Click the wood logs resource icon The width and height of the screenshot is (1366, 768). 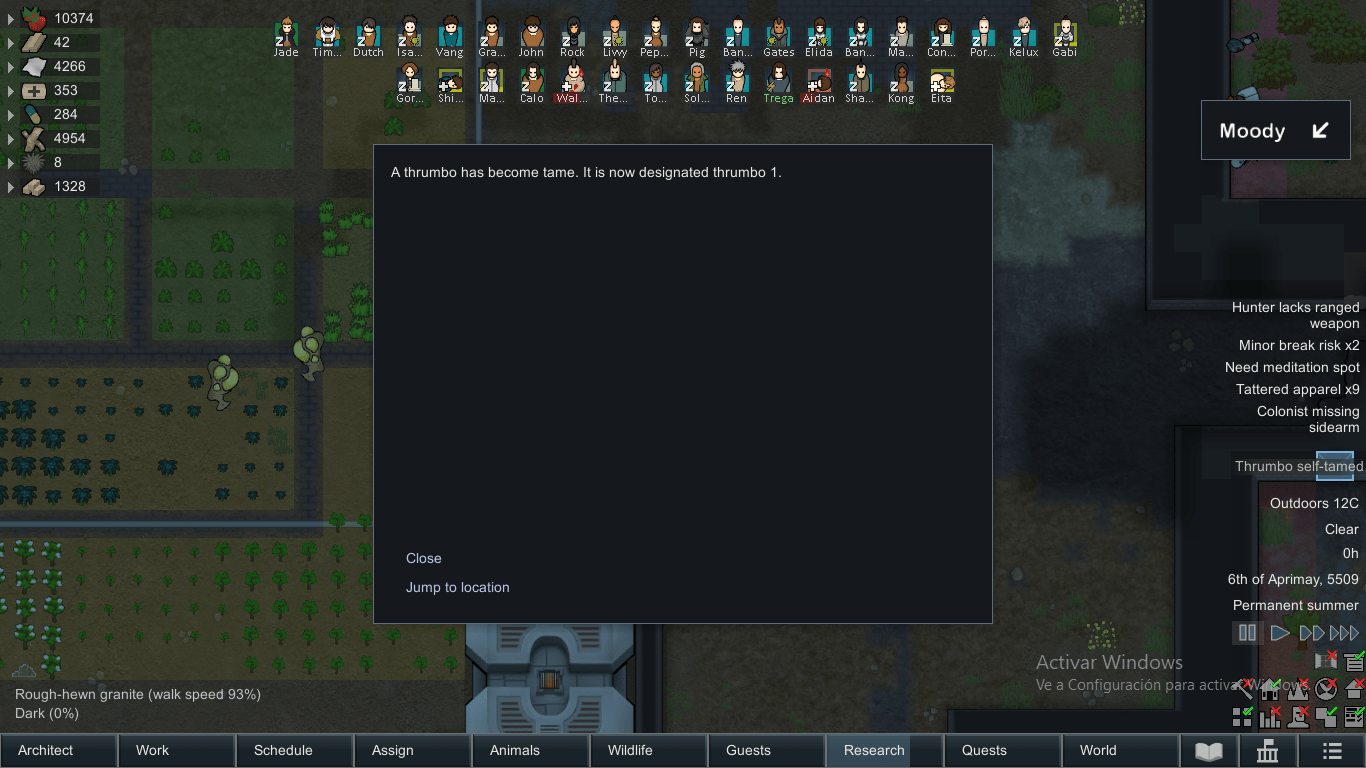click(x=31, y=138)
